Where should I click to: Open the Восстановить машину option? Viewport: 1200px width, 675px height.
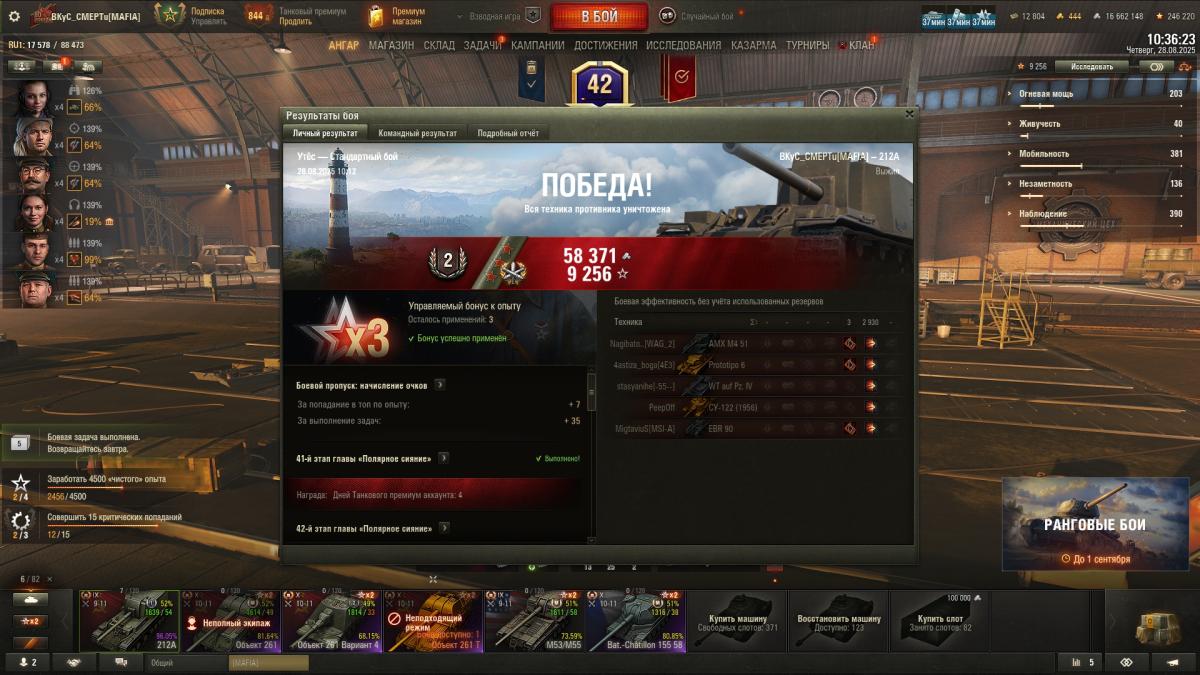[838, 620]
